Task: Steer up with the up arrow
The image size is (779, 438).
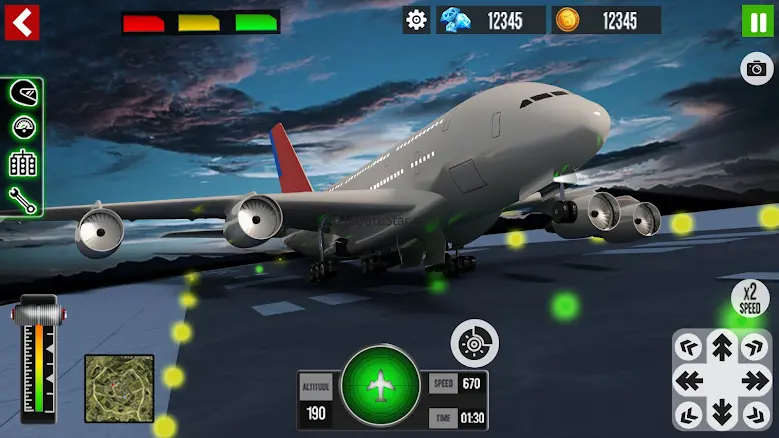Action: 722,348
